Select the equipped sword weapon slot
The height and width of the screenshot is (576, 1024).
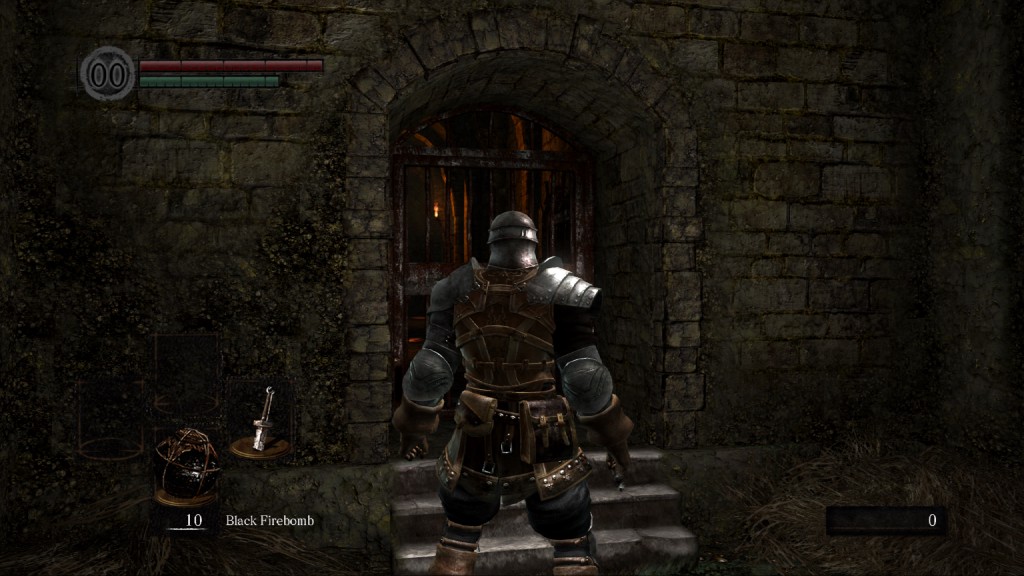[x=262, y=421]
